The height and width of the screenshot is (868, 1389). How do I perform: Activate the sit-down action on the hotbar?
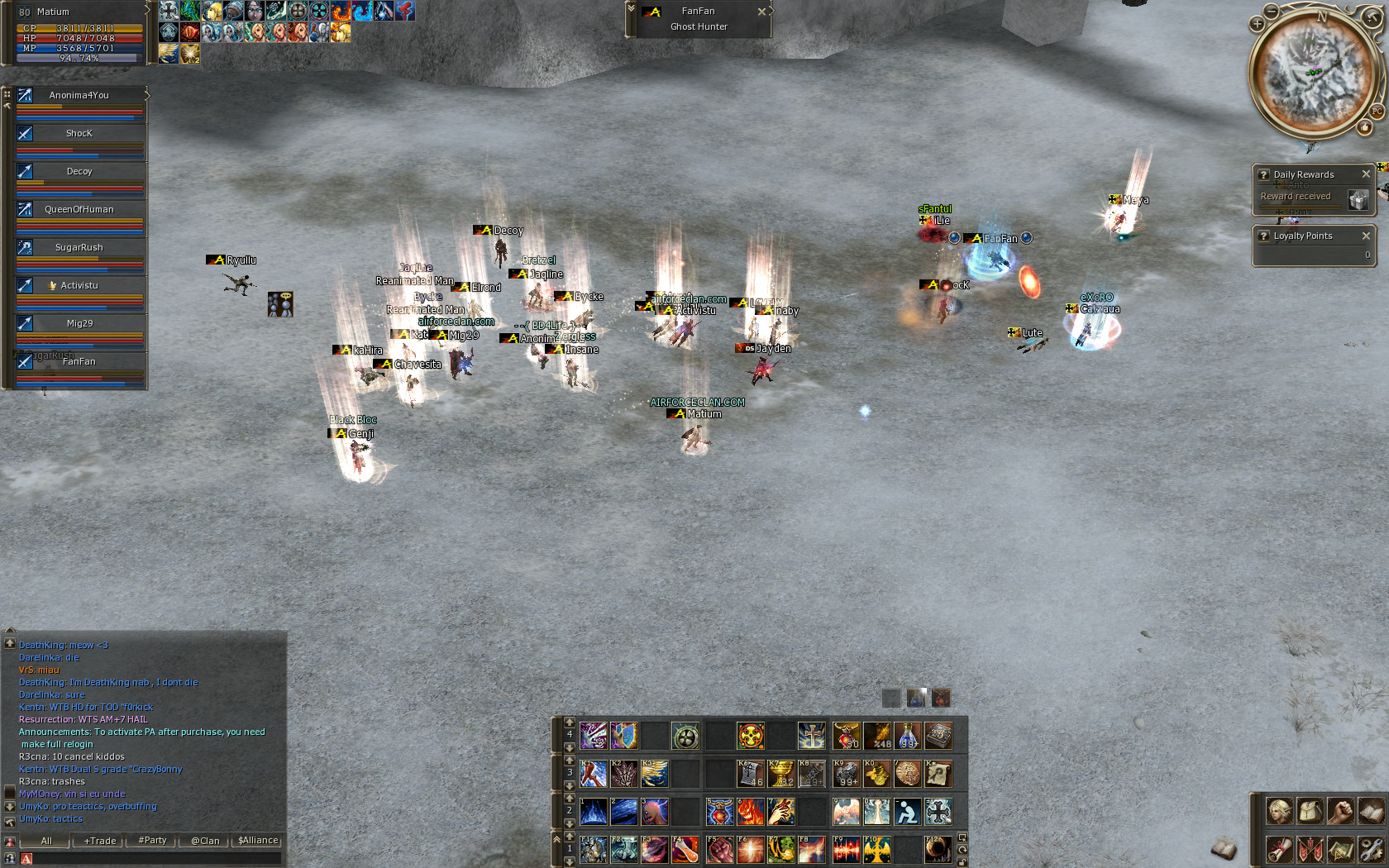click(907, 812)
